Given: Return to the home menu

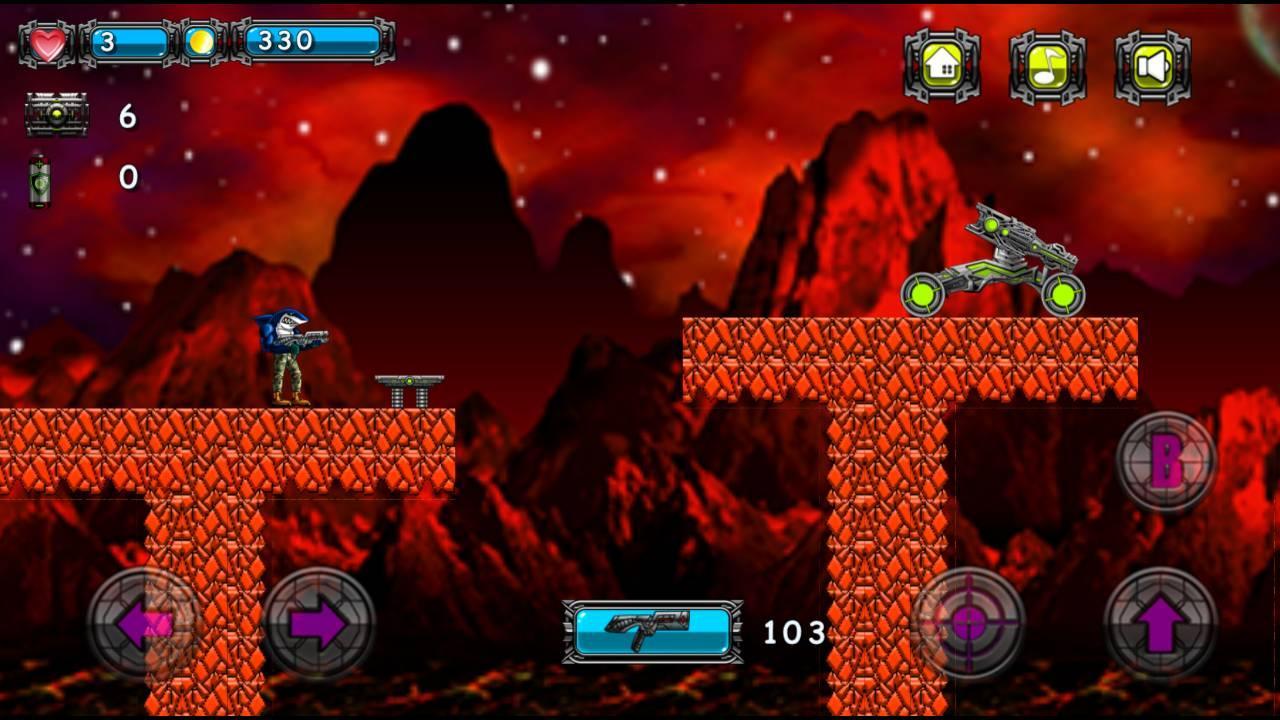Looking at the screenshot, I should pos(942,66).
